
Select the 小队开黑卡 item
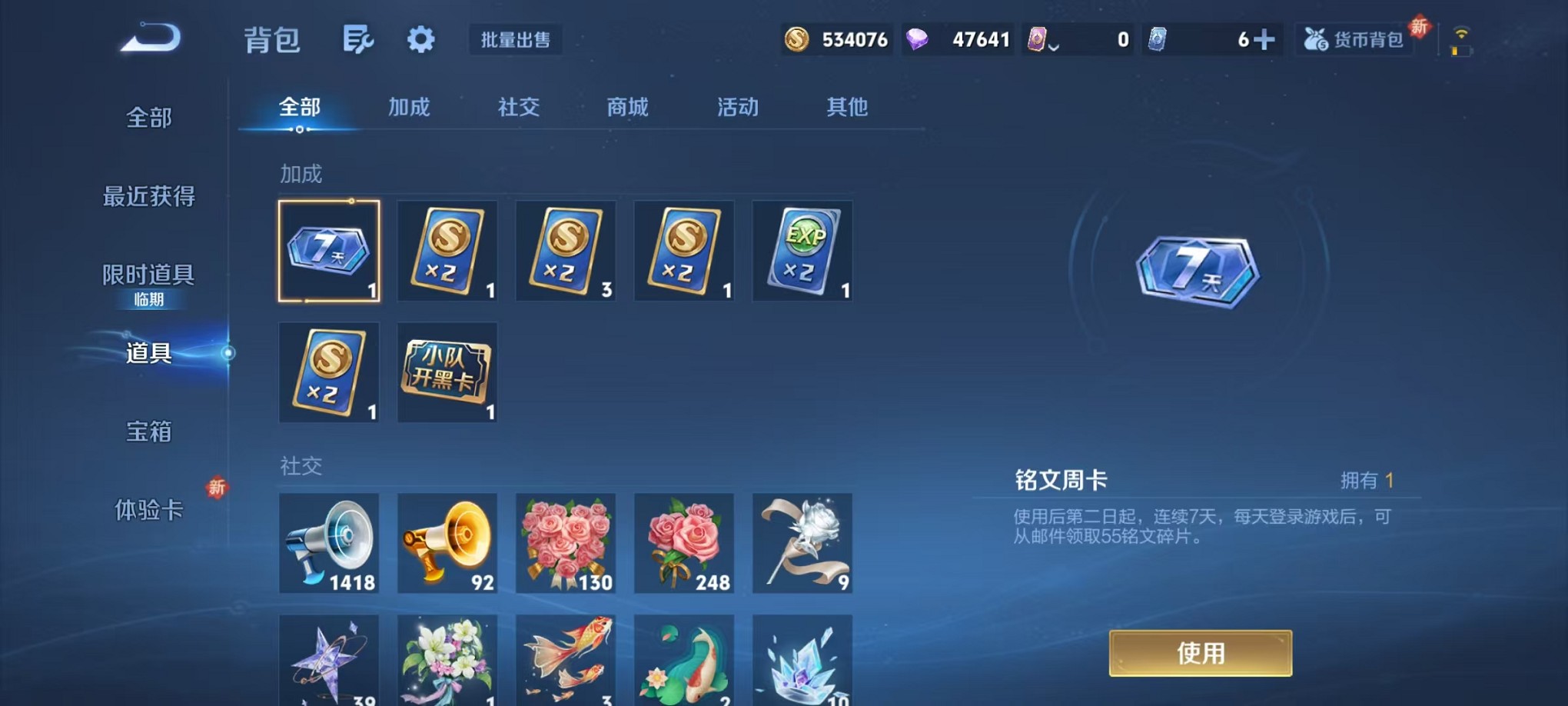[447, 372]
